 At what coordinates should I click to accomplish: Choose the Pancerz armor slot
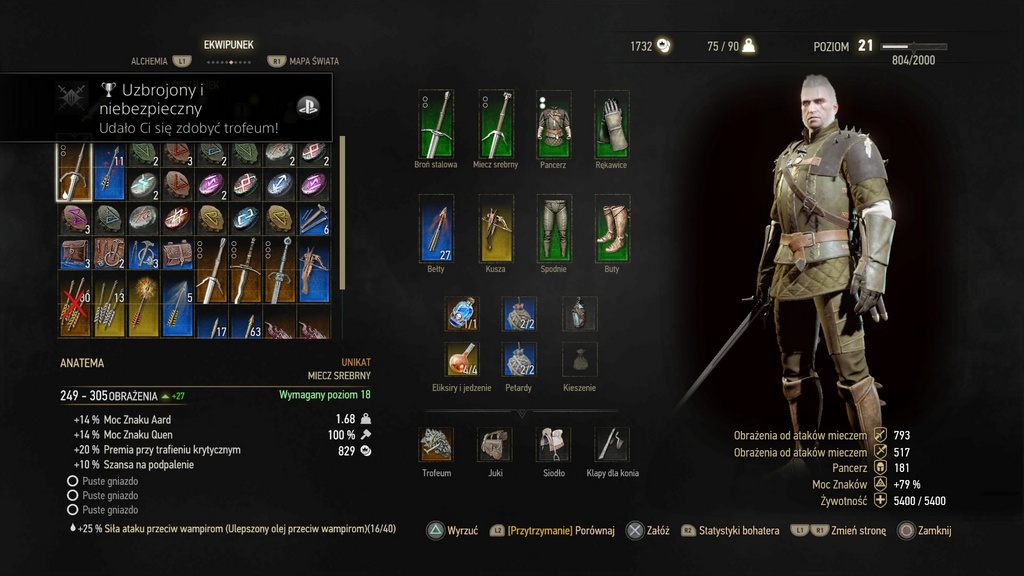(554, 124)
